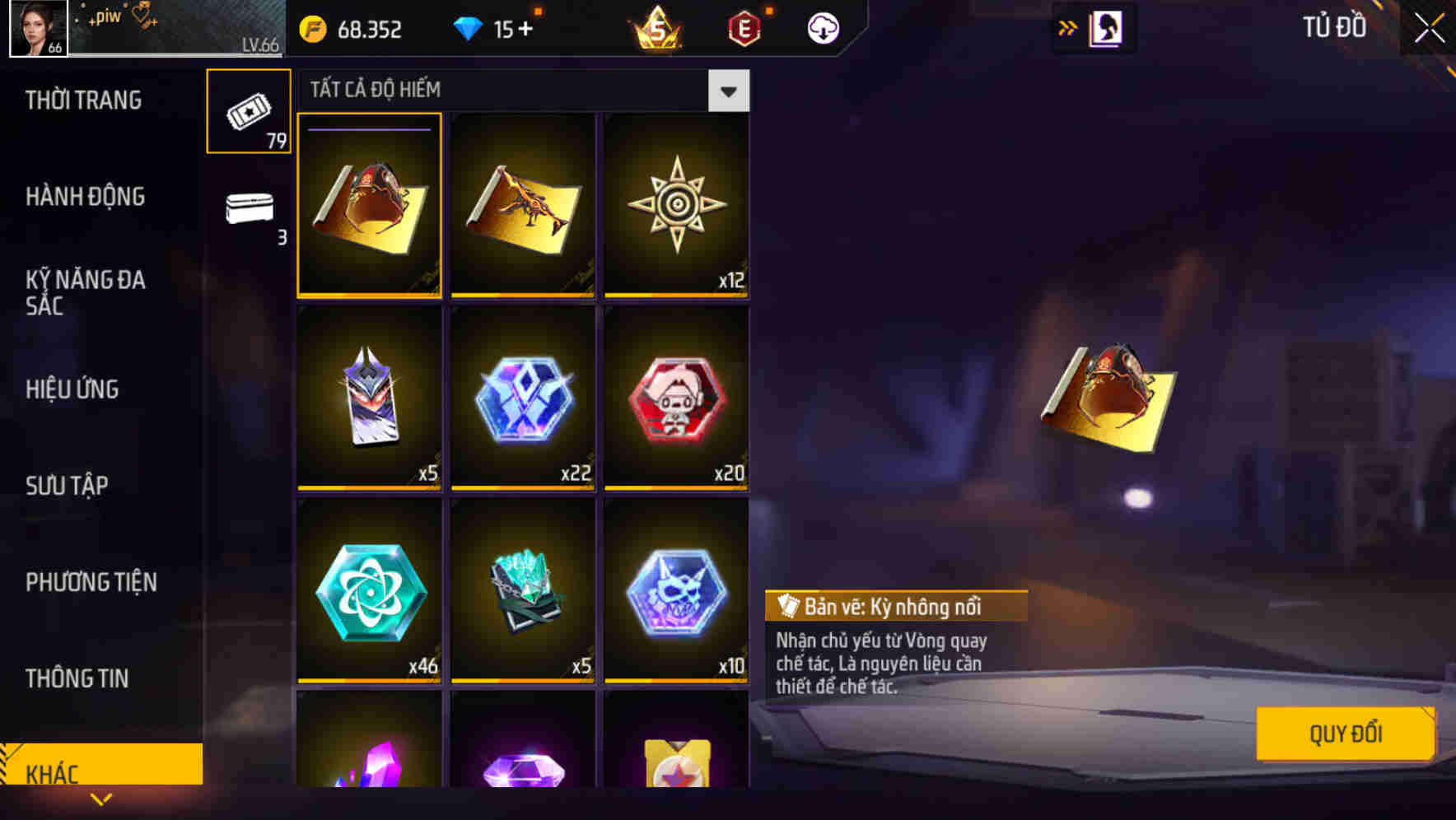Open the TẤT CẢ ĐỘ HIẾM rarity dropdown

(728, 90)
